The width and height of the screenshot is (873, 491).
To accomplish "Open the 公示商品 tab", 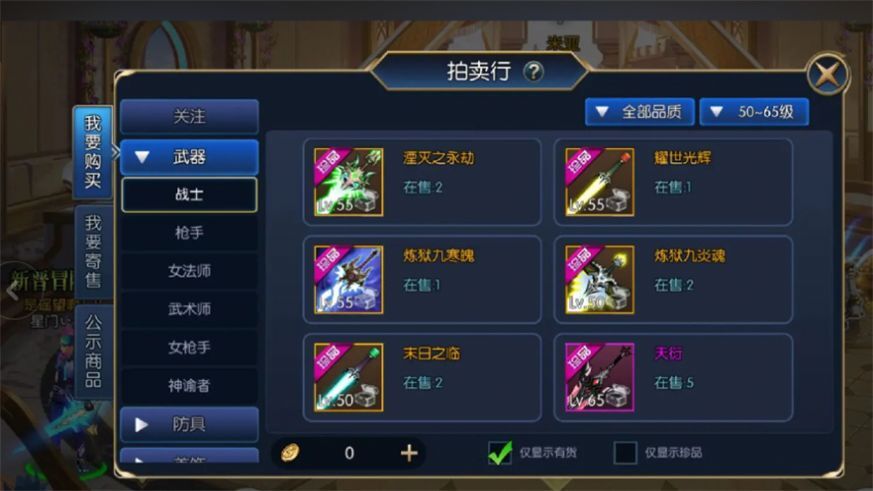I will click(93, 350).
